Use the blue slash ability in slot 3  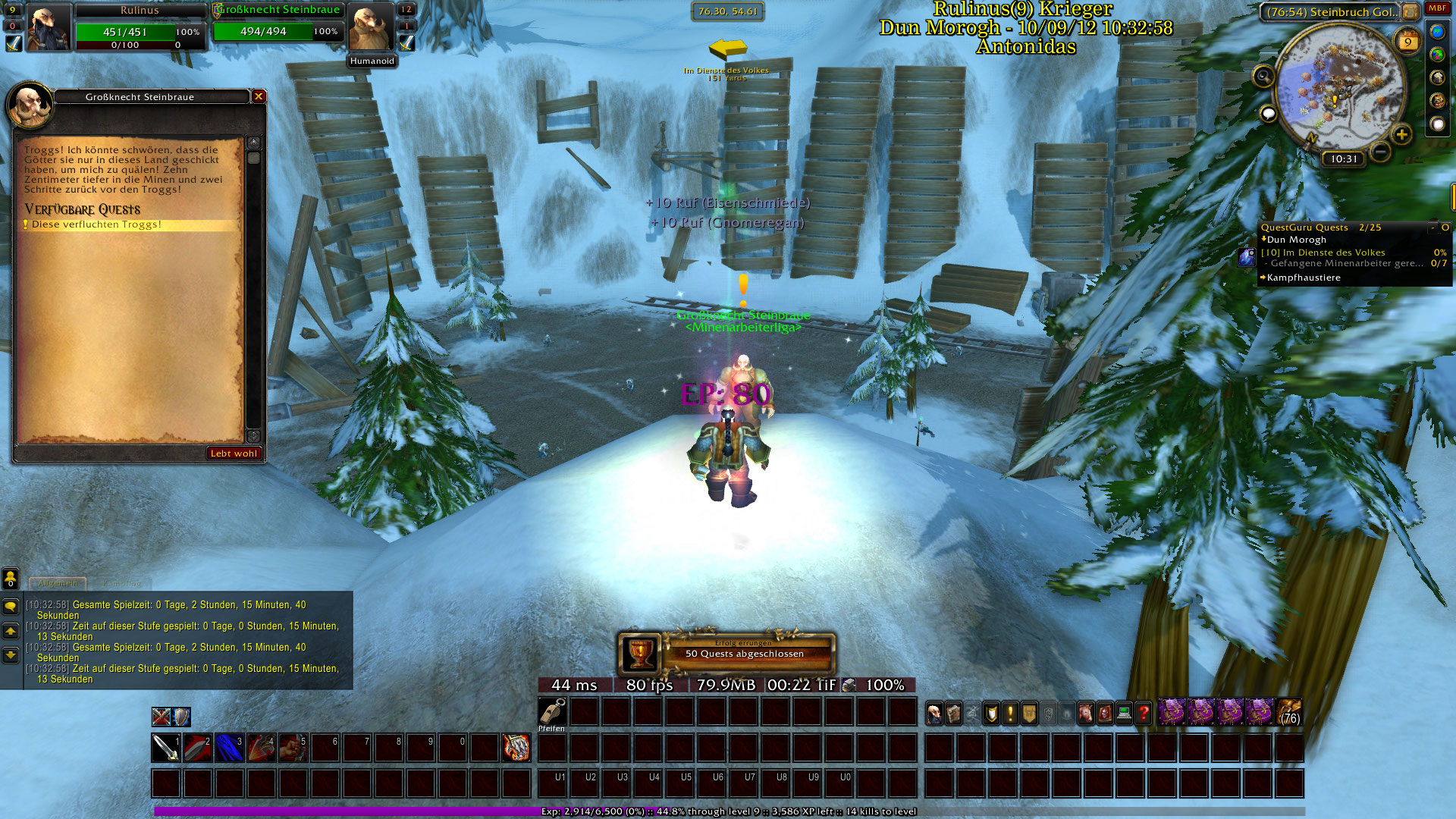(230, 748)
